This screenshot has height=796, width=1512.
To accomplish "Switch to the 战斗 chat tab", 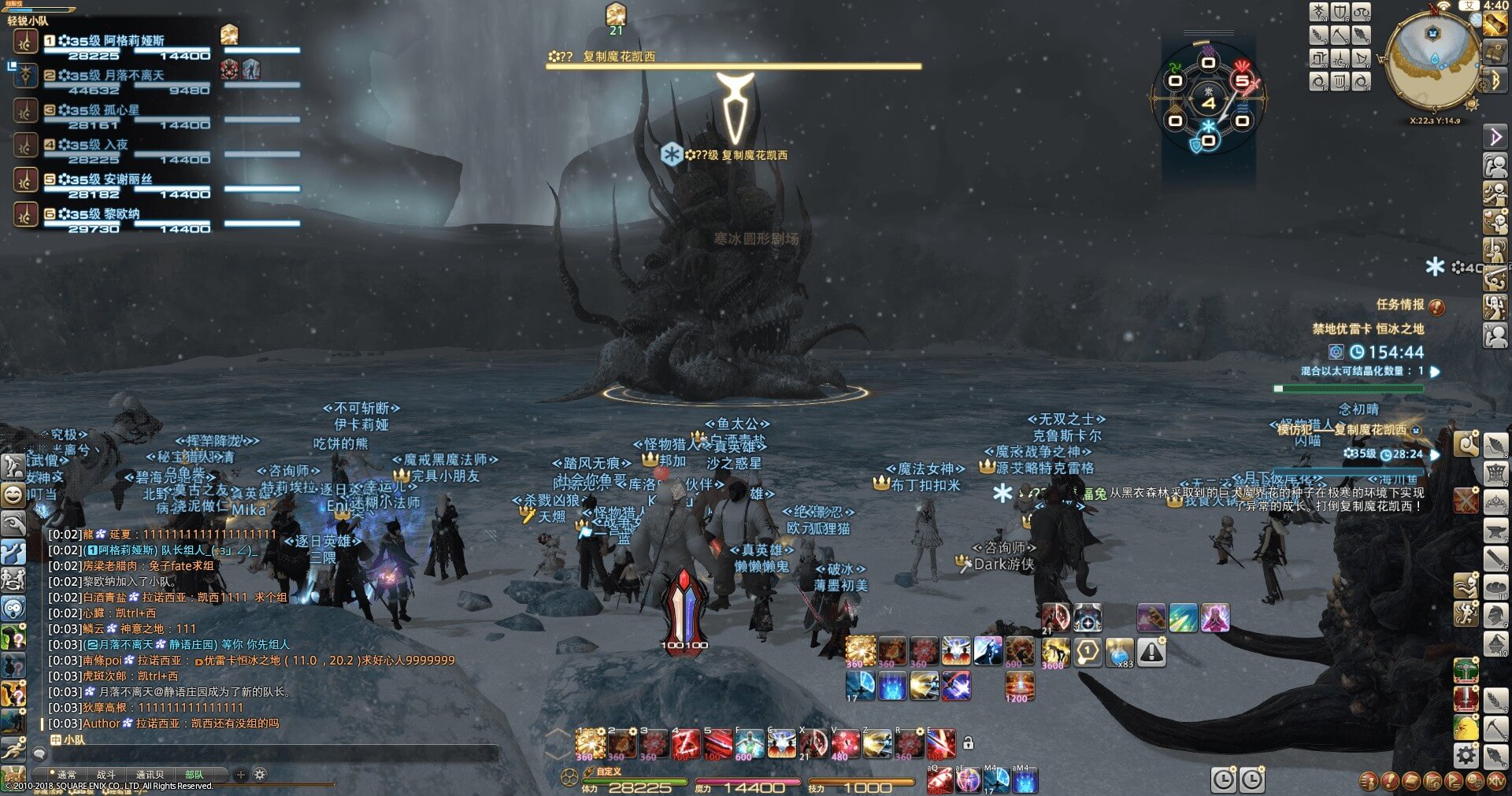I will coord(106,775).
